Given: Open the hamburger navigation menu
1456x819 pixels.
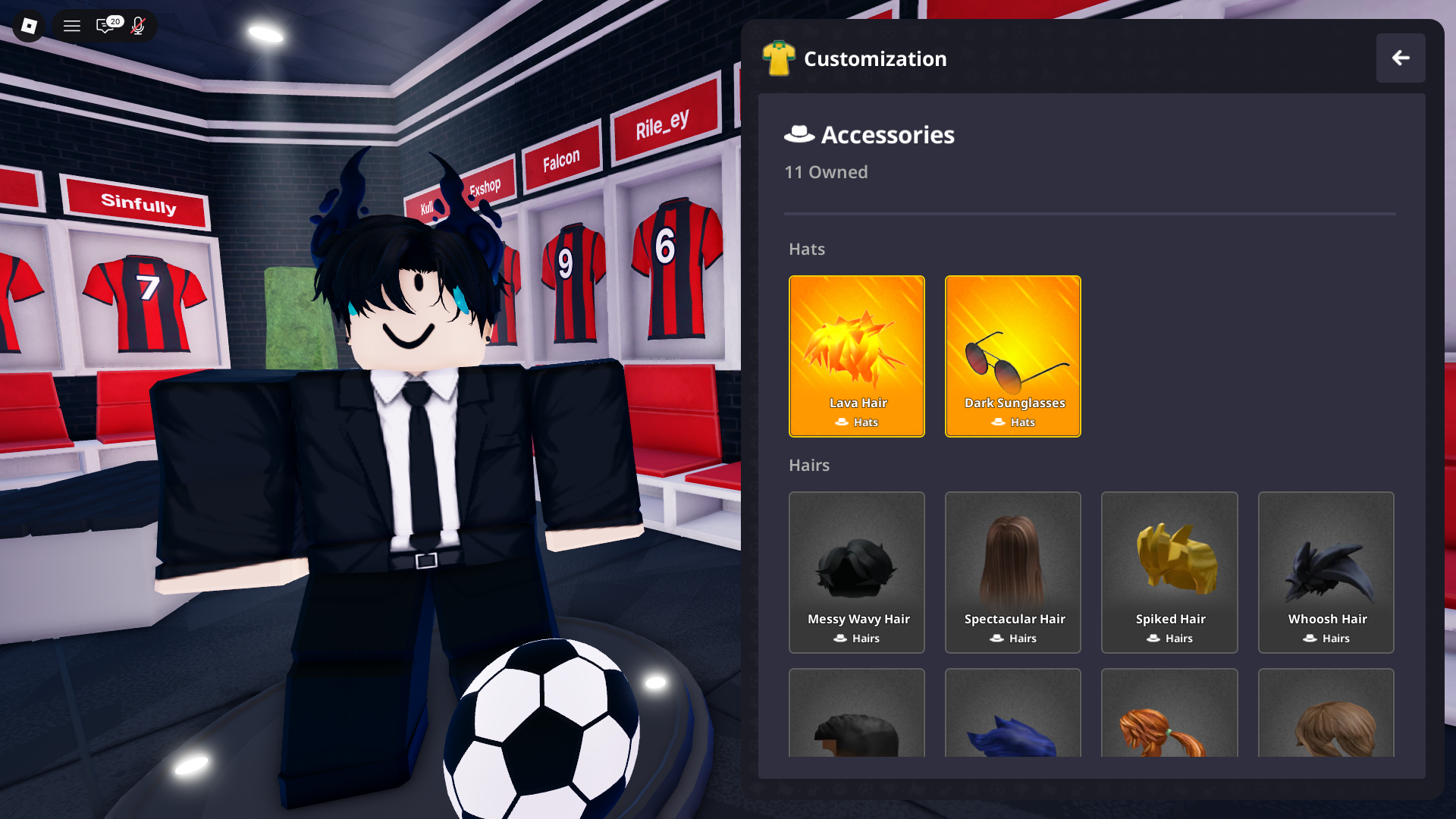Looking at the screenshot, I should click(71, 26).
